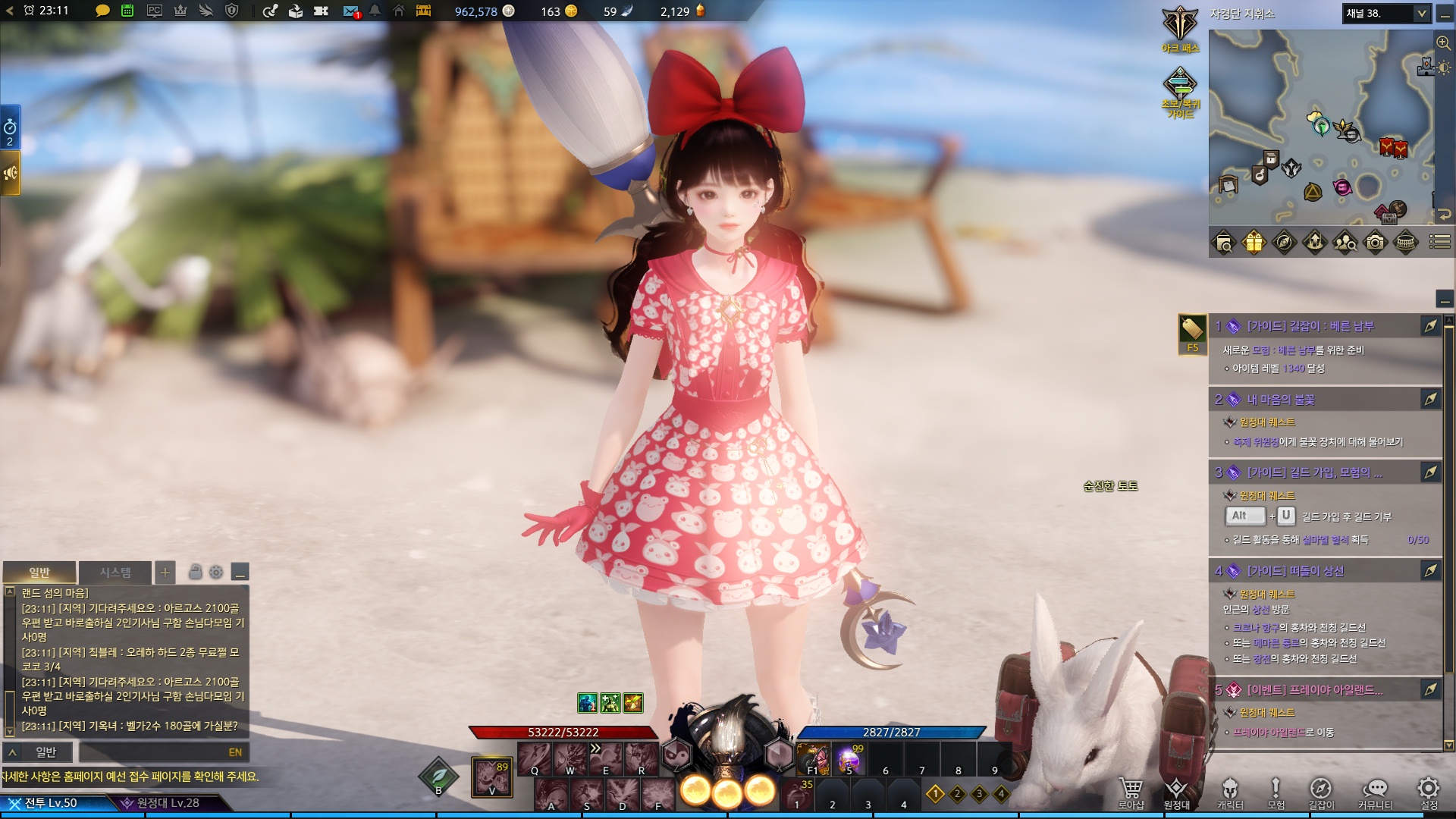Add a new chat tab with plus button

coord(165,573)
